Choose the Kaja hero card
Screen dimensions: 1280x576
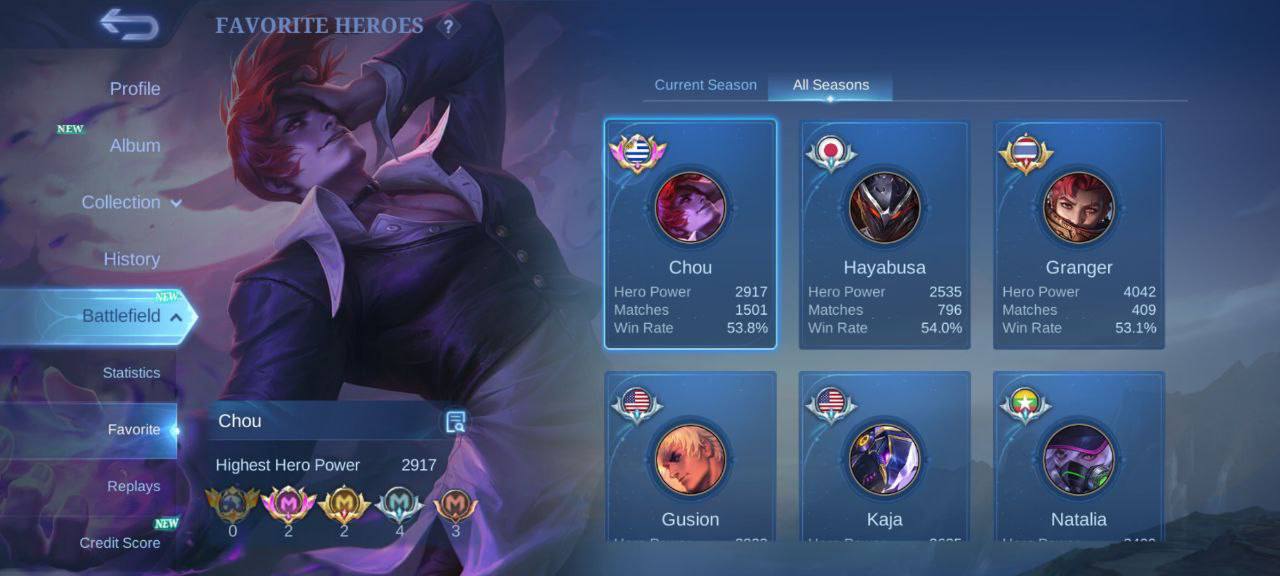point(884,460)
